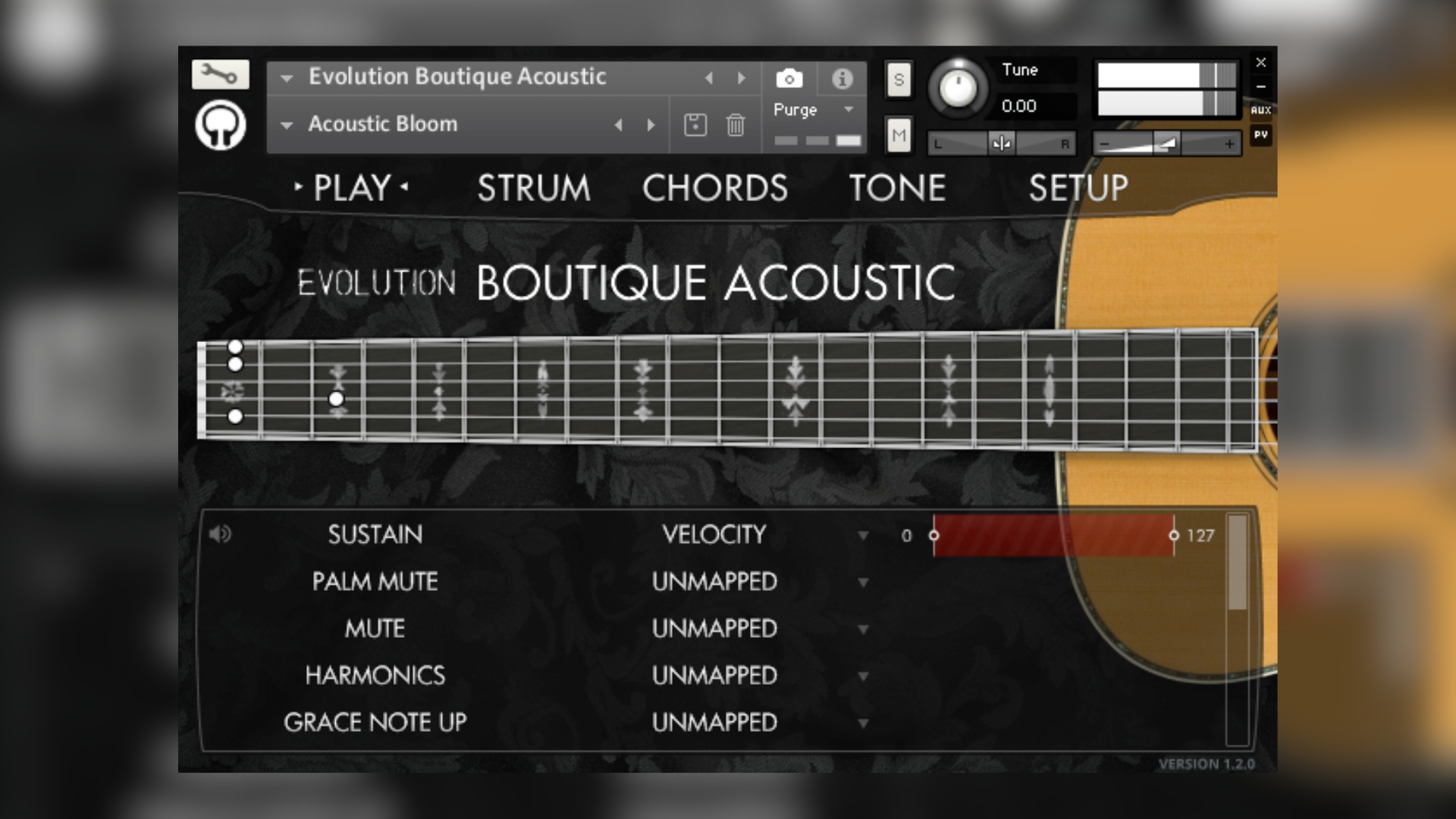Solo the instrument with the S button
The width and height of the screenshot is (1456, 819).
[899, 79]
